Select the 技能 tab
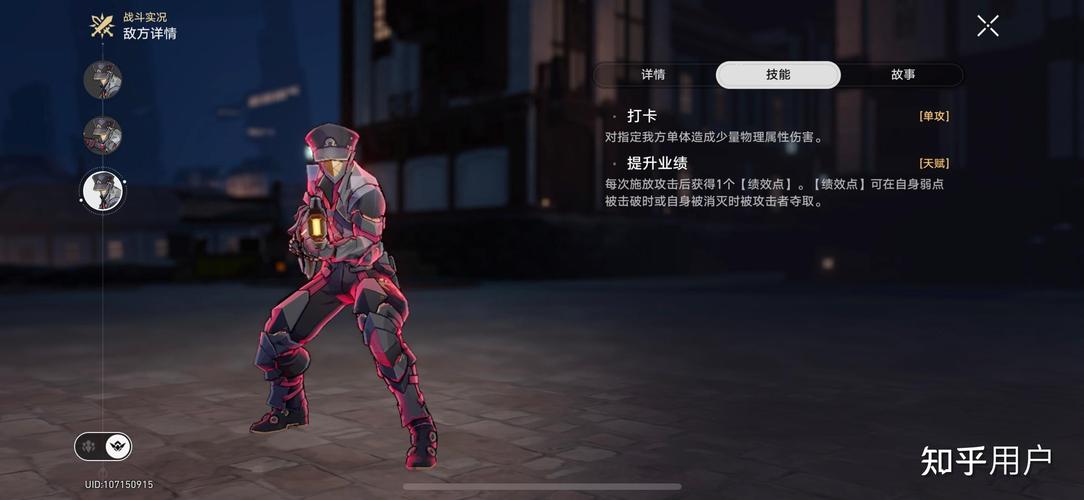This screenshot has width=1084, height=500. click(778, 75)
